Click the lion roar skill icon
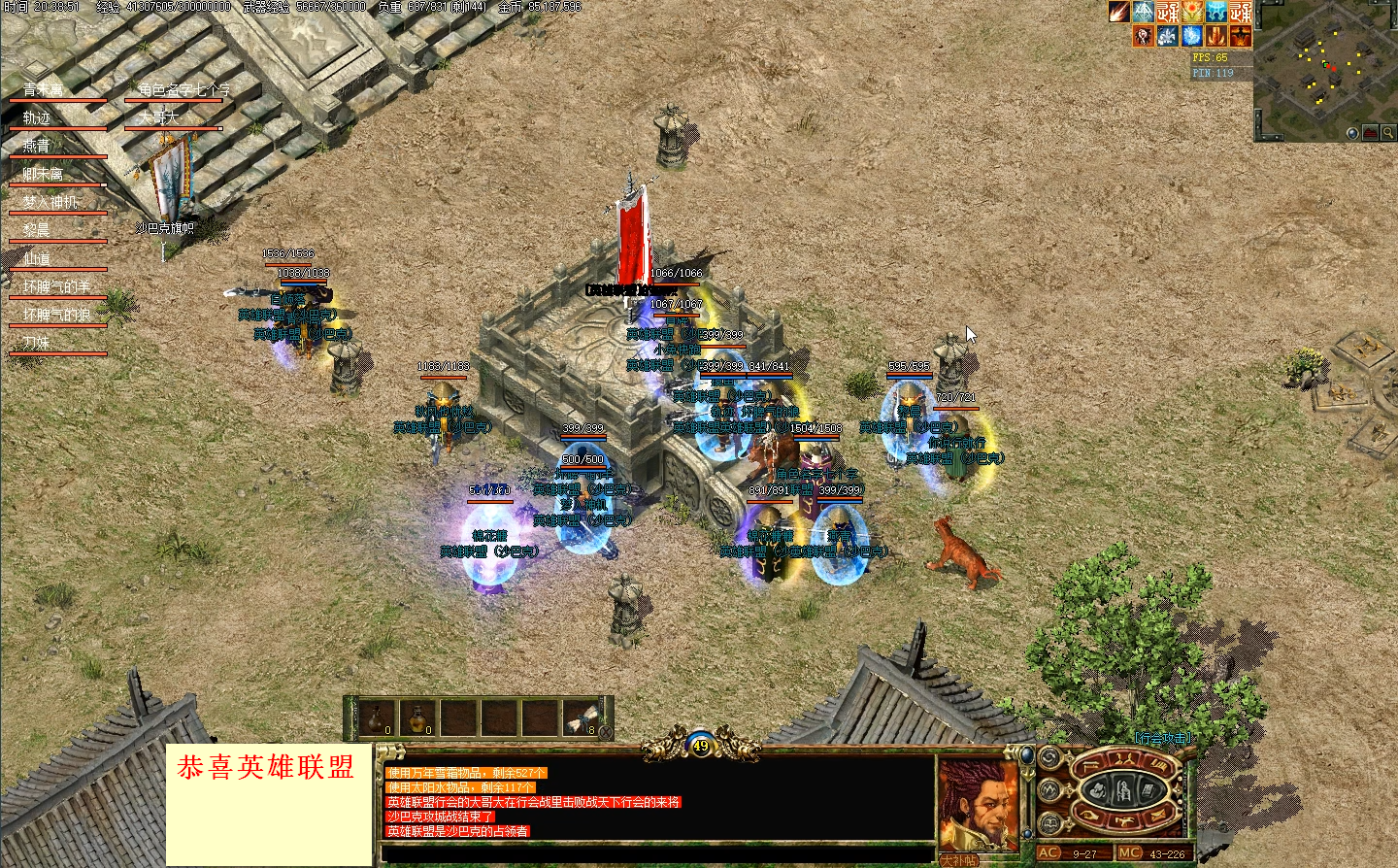The width and height of the screenshot is (1398, 868). coord(1144,36)
